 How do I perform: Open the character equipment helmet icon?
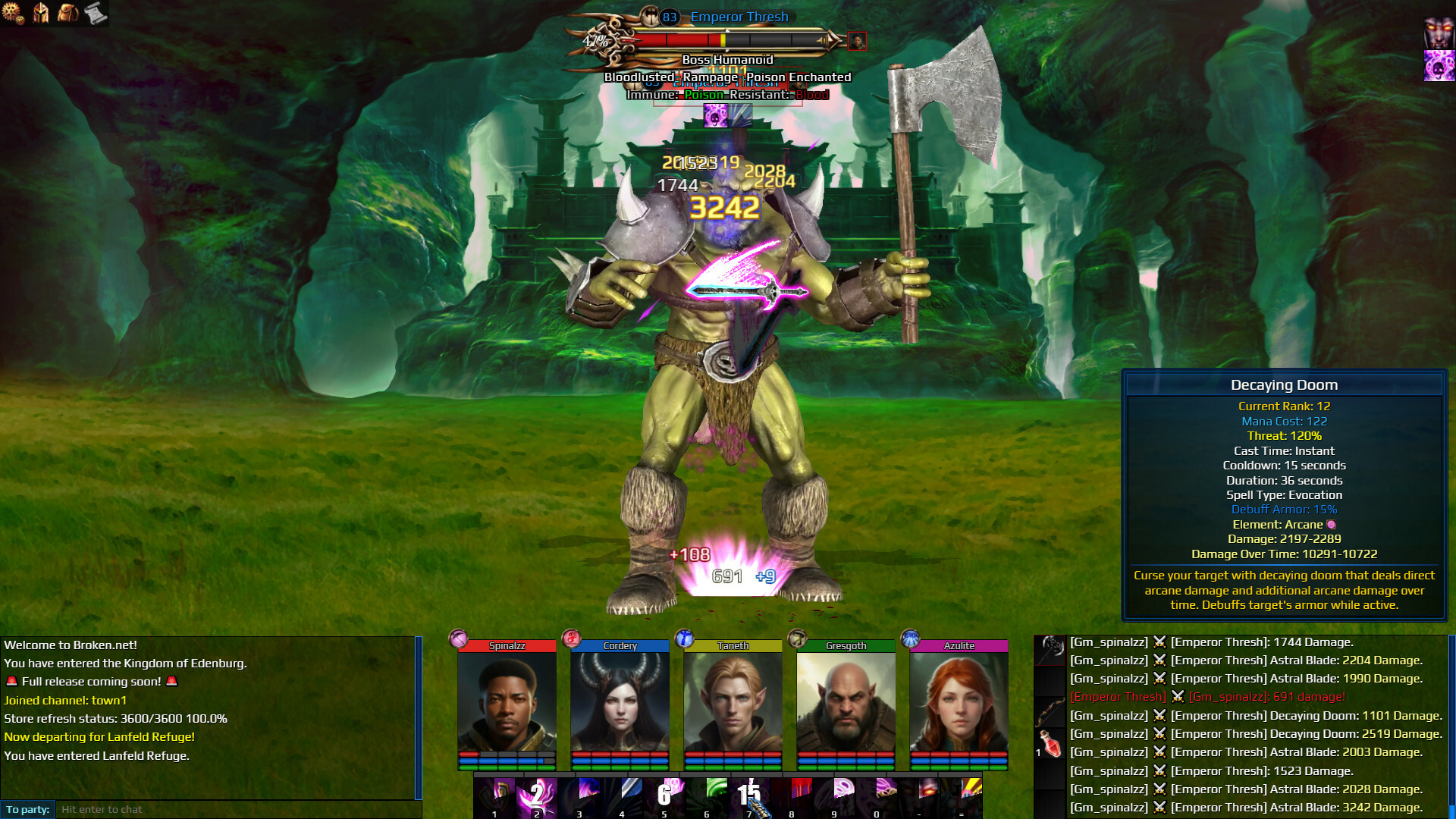click(42, 13)
